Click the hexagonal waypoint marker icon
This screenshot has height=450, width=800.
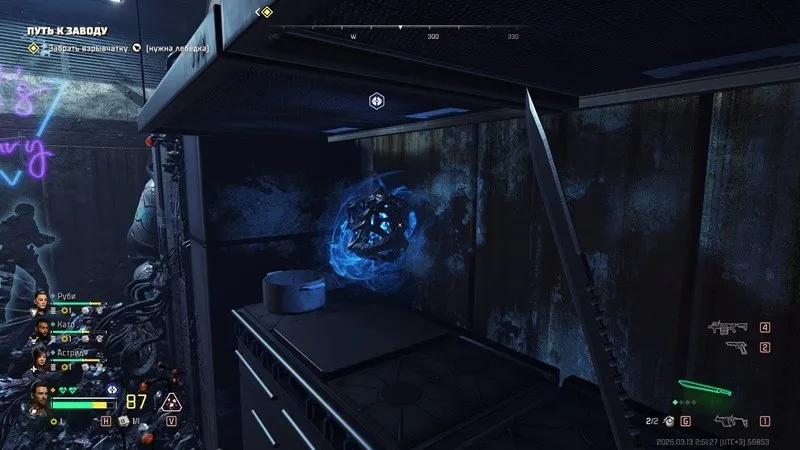click(x=375, y=100)
